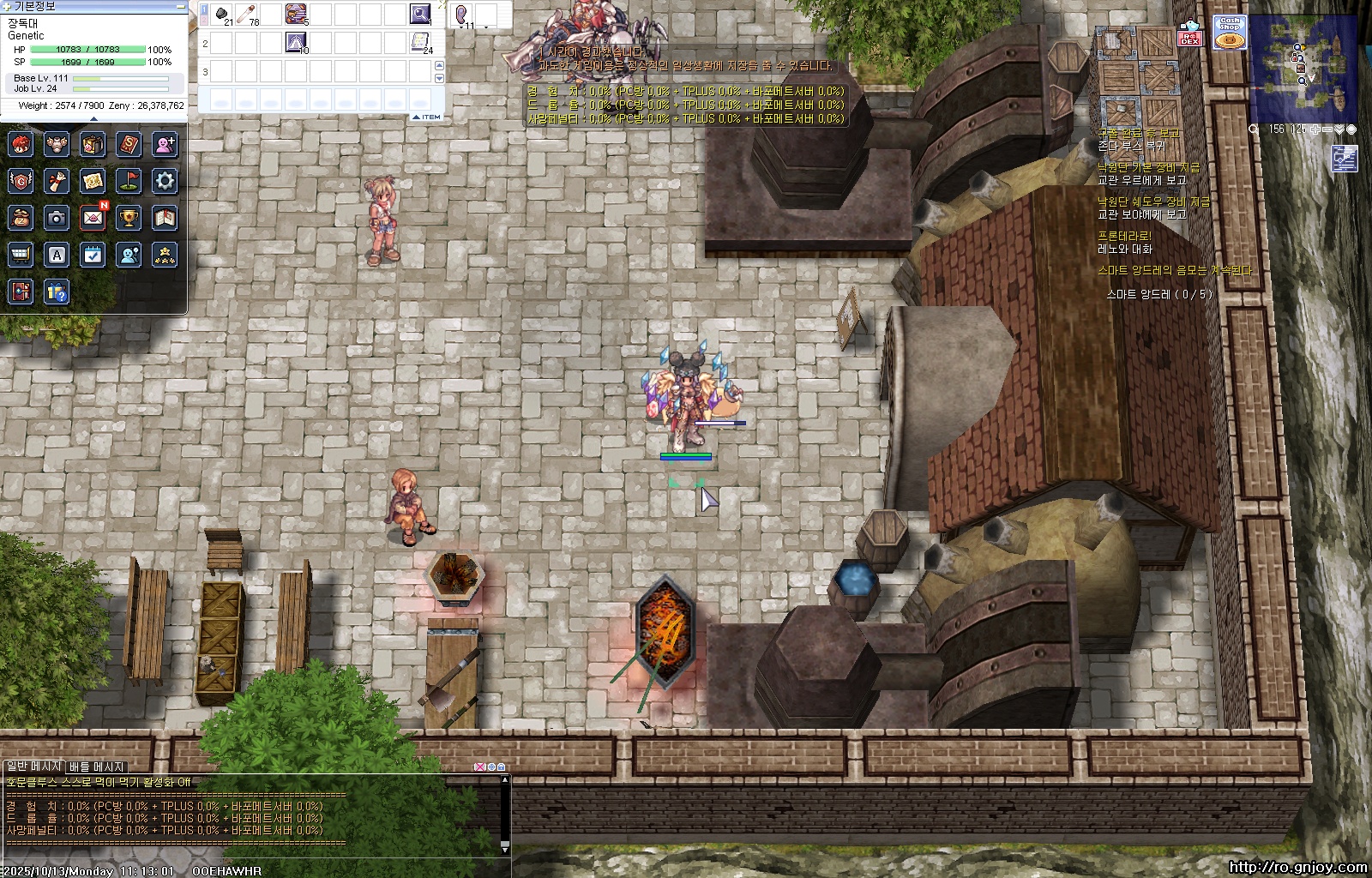
Task: Open the shopping cart icon
Action: (21, 255)
